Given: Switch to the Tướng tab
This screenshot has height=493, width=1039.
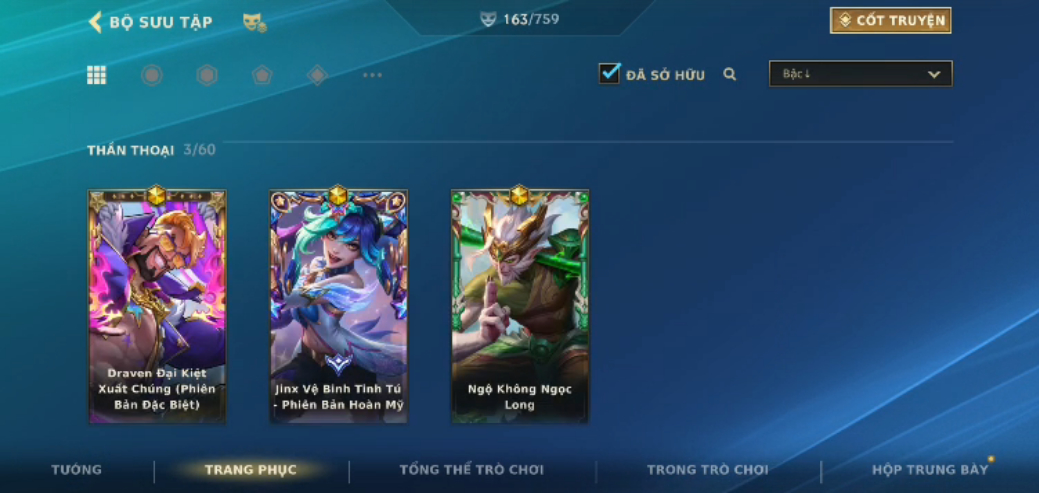Looking at the screenshot, I should point(77,470).
